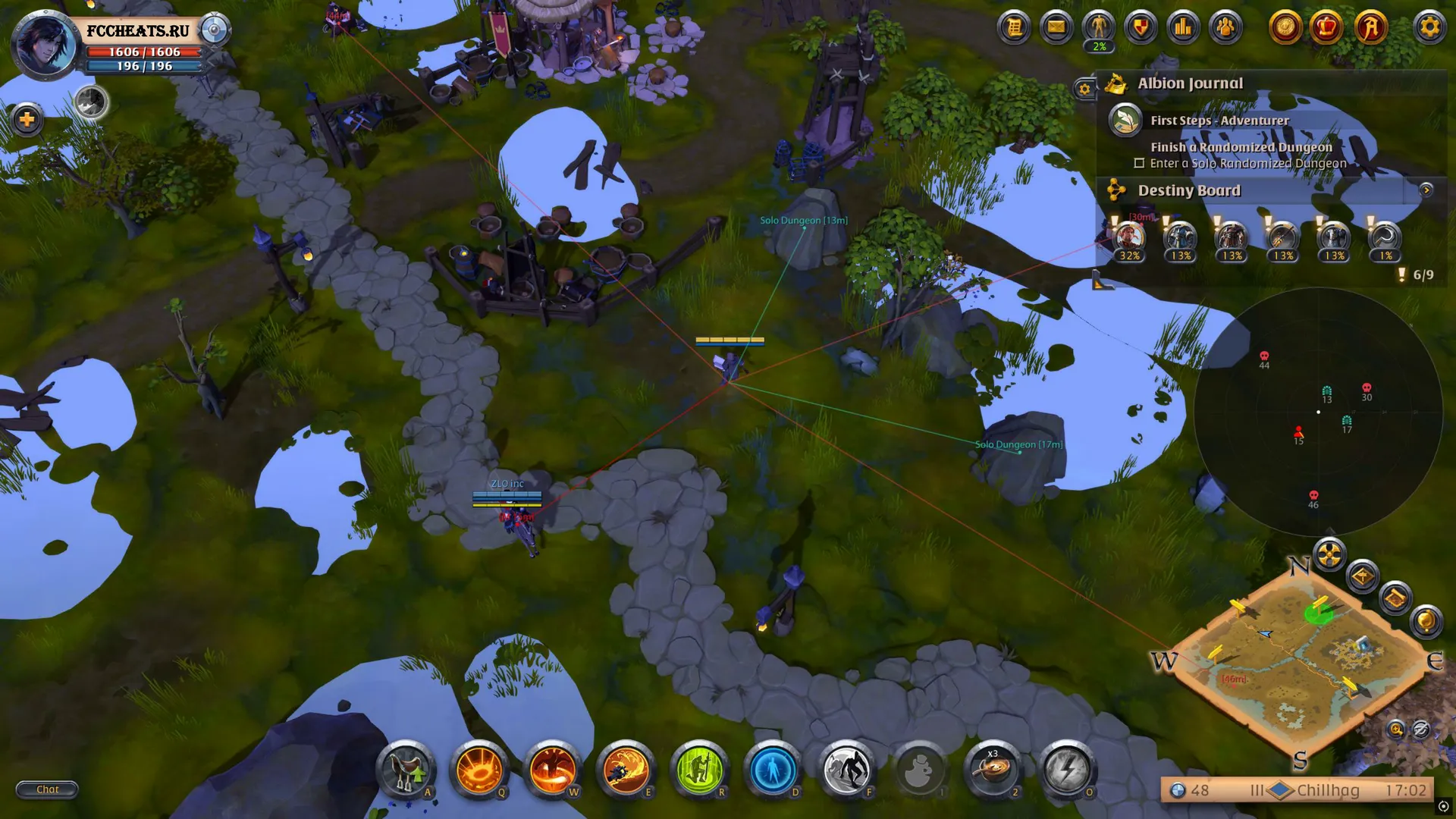Click the orange plus button under the portrait
The height and width of the screenshot is (819, 1456).
[x=27, y=119]
